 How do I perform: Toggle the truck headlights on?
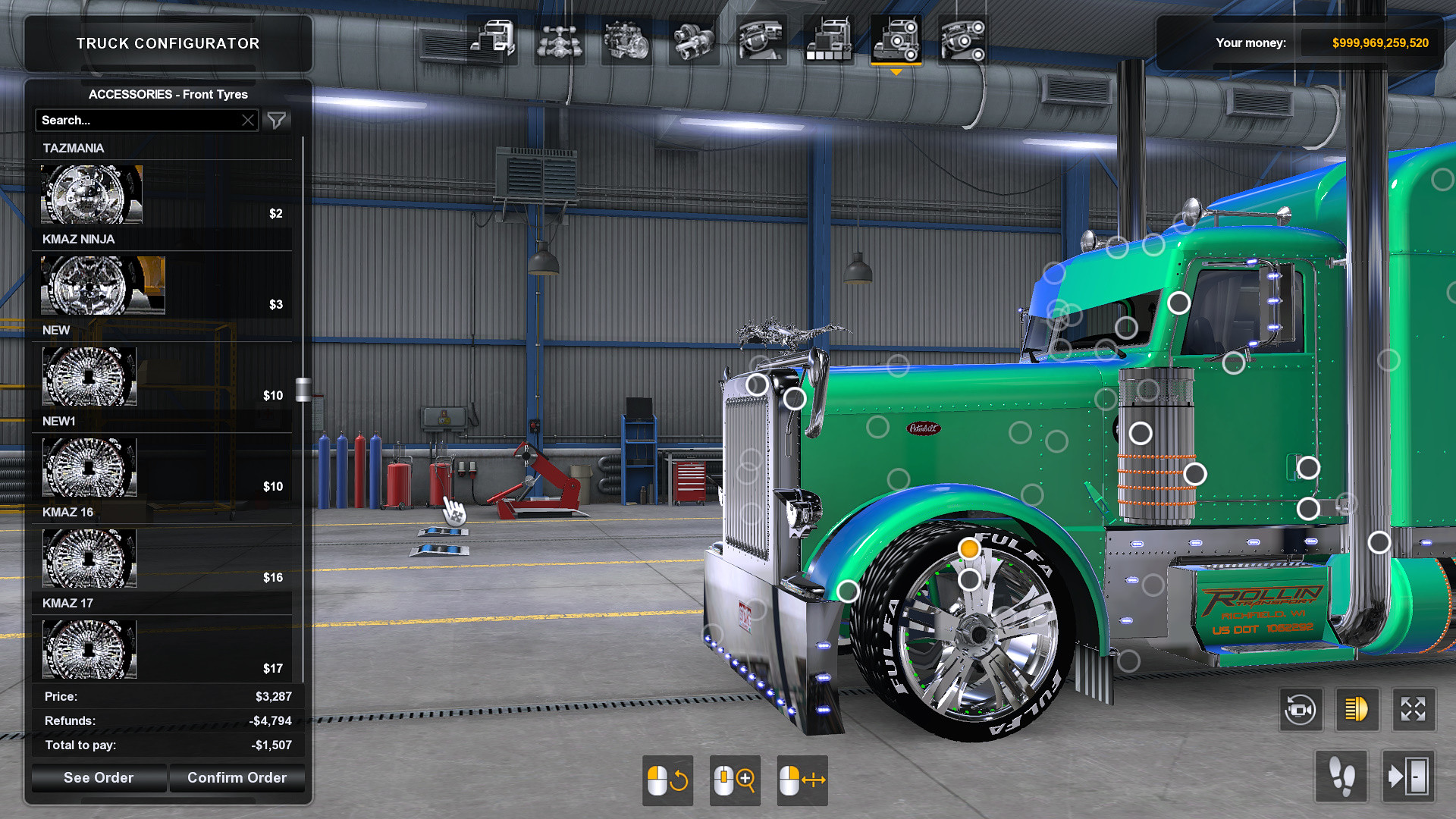(1357, 710)
